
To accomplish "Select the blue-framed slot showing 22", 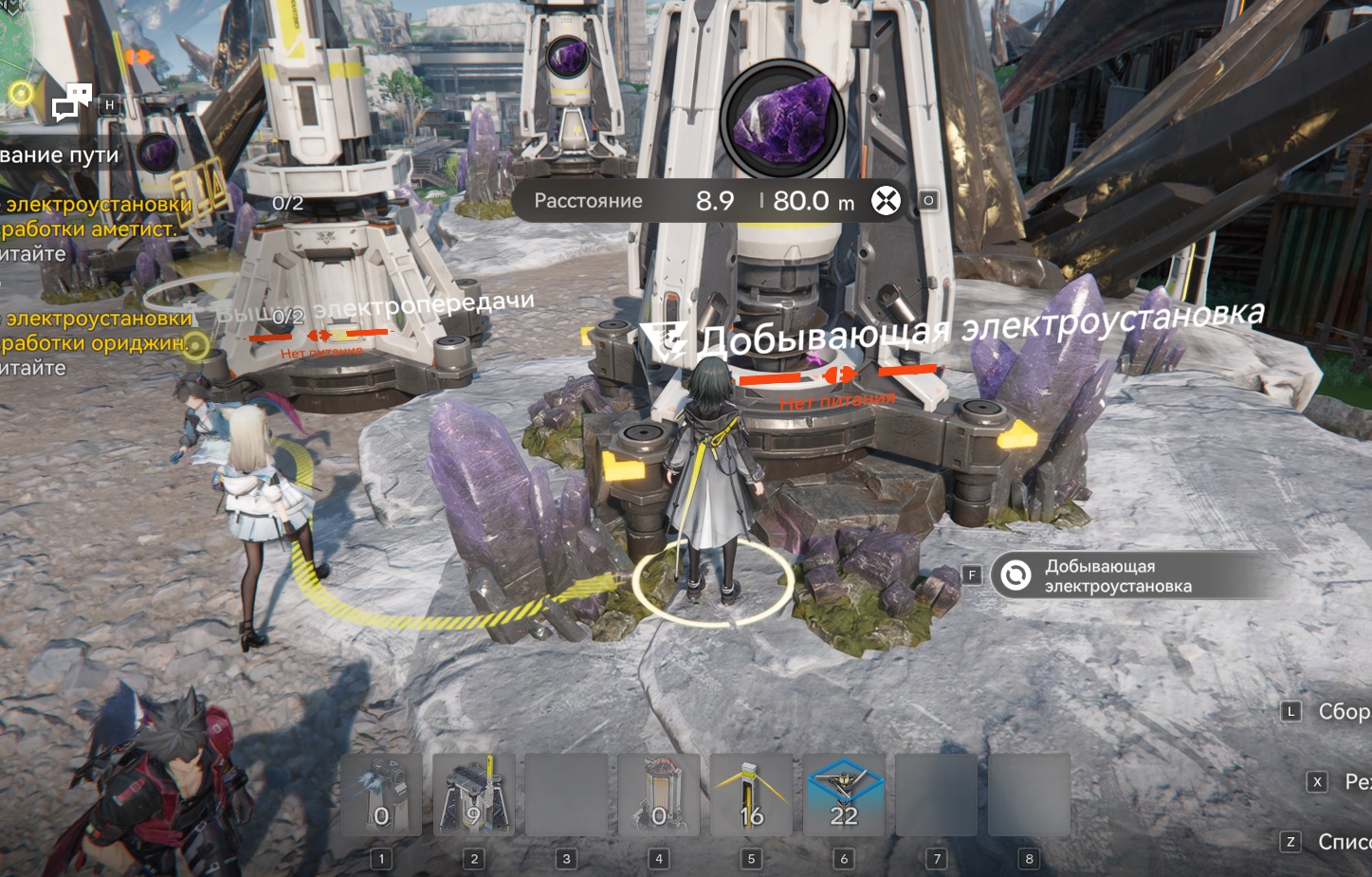I will click(x=843, y=795).
